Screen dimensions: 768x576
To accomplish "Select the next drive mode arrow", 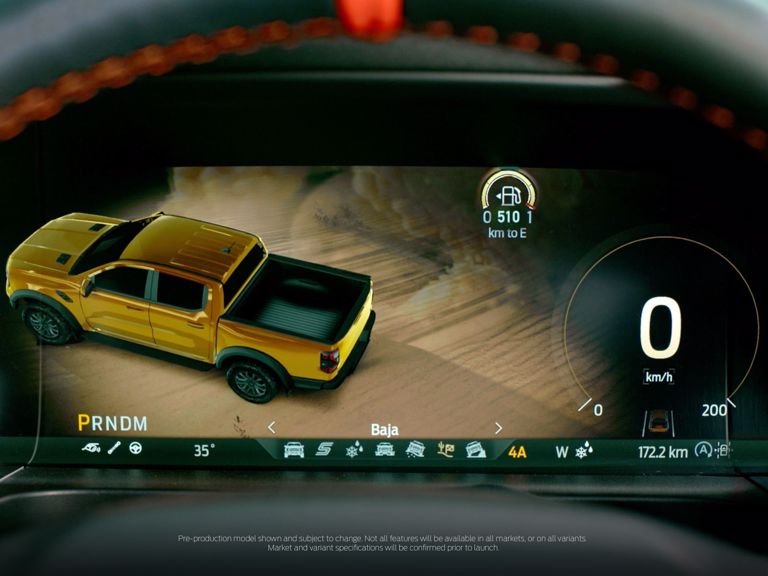I will coord(498,428).
